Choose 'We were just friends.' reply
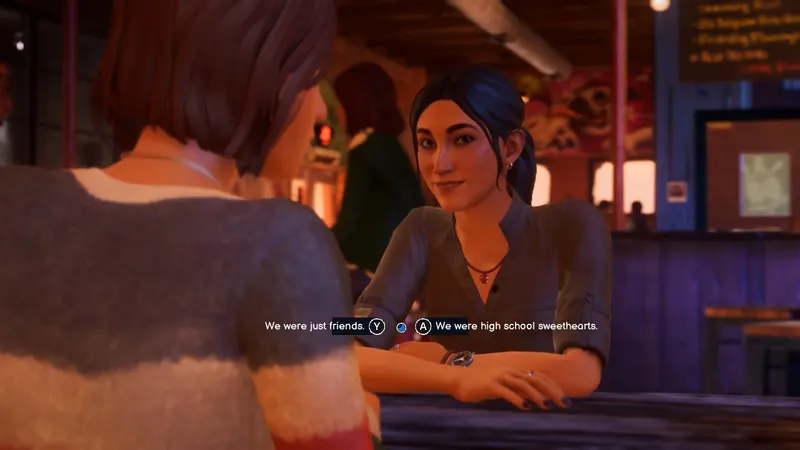The width and height of the screenshot is (800, 450). pyautogui.click(x=312, y=326)
